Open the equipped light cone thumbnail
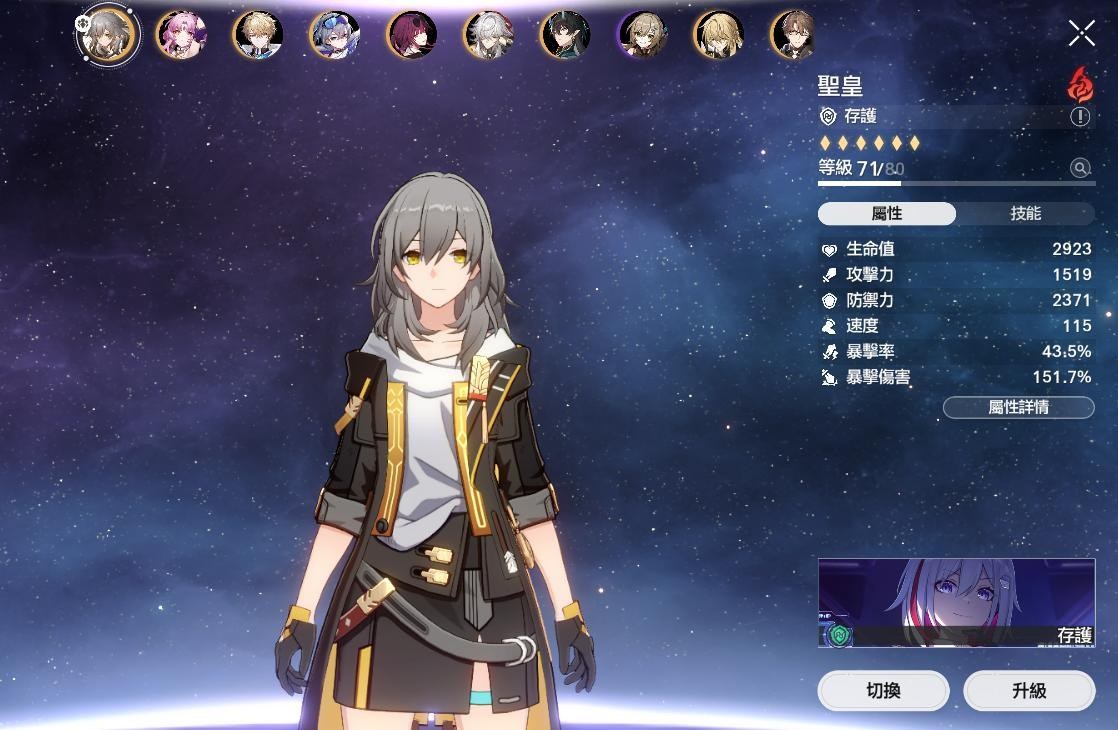1118x730 pixels. click(956, 602)
